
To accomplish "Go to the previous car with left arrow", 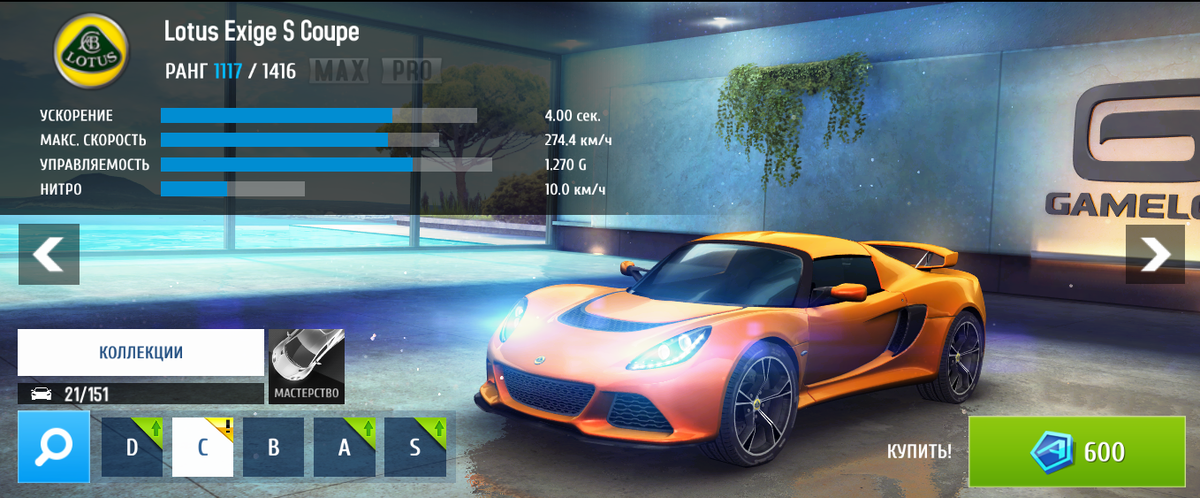I will pos(48,254).
